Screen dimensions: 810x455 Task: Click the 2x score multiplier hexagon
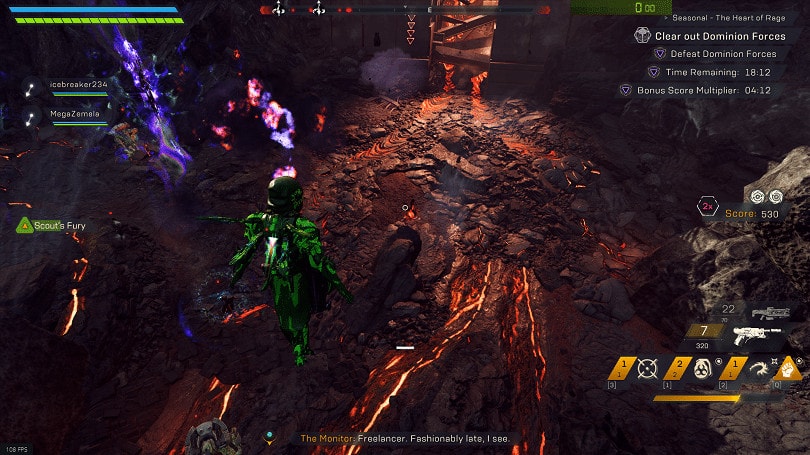click(707, 207)
